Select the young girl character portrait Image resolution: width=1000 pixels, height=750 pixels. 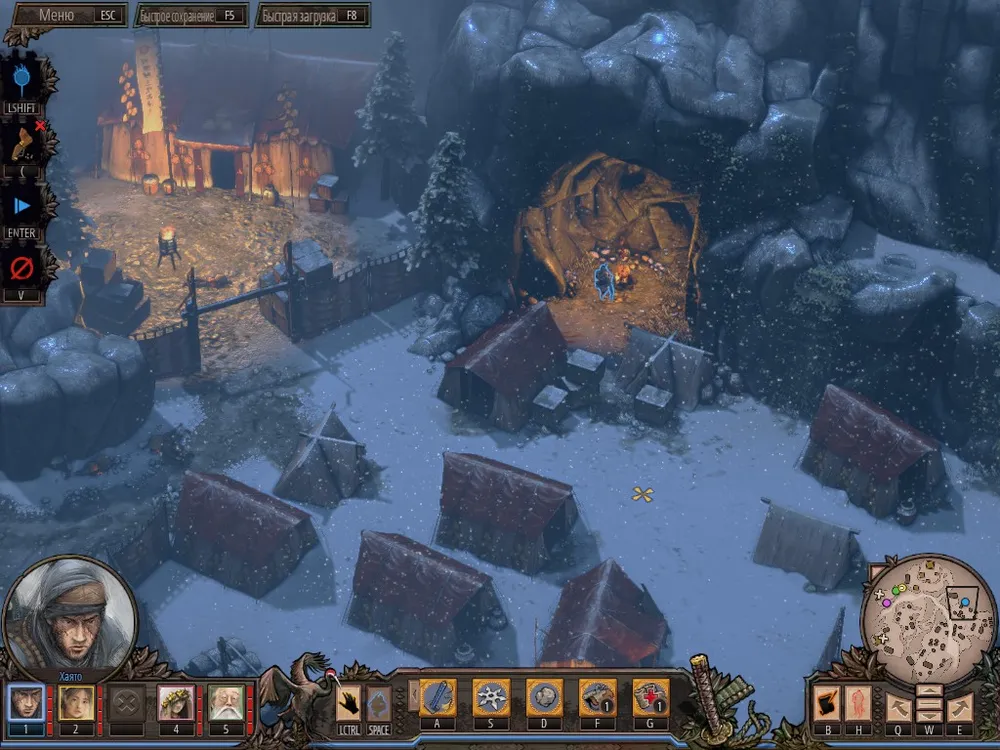click(77, 701)
